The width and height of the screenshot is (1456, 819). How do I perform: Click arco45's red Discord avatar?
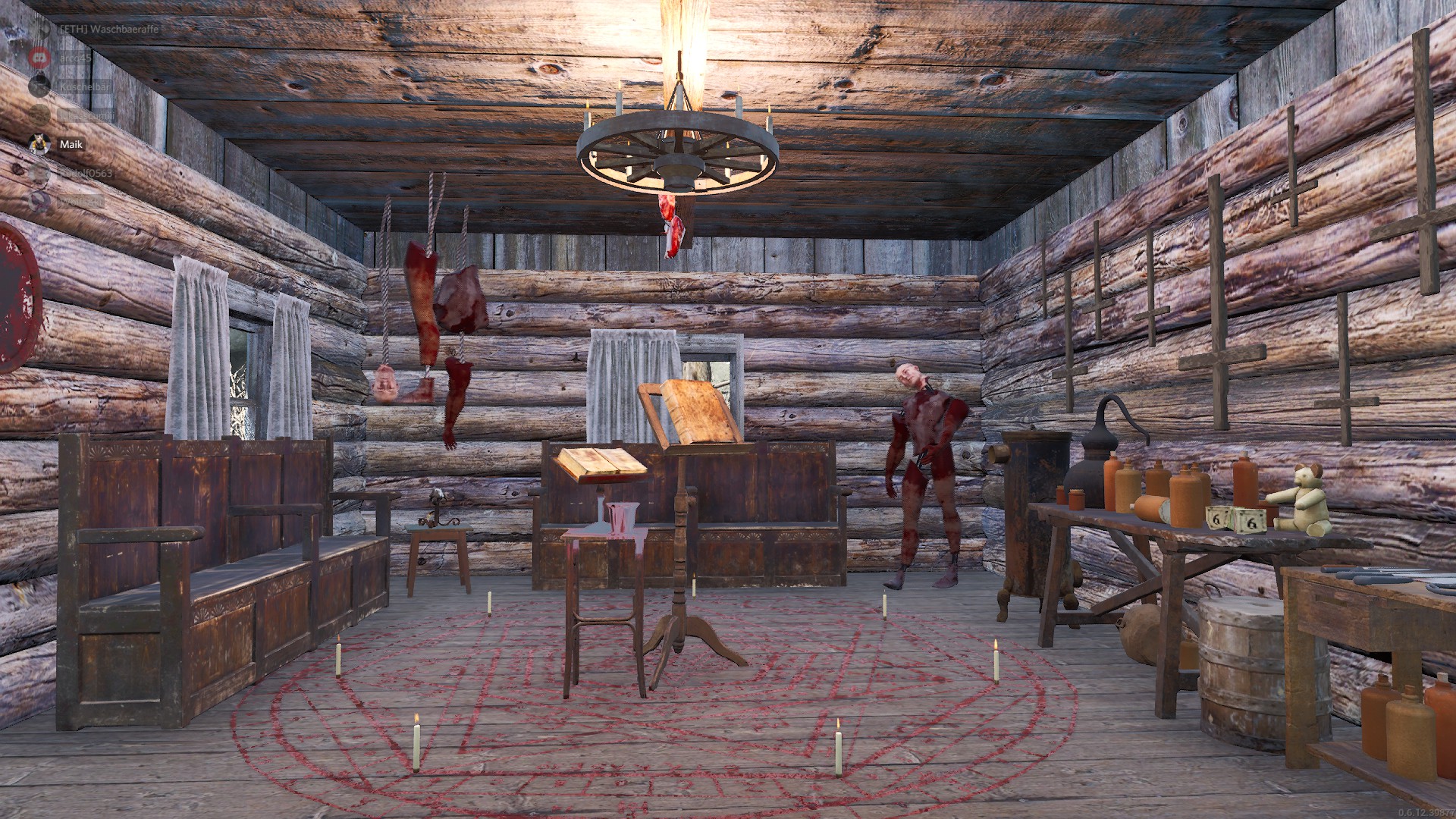(39, 58)
